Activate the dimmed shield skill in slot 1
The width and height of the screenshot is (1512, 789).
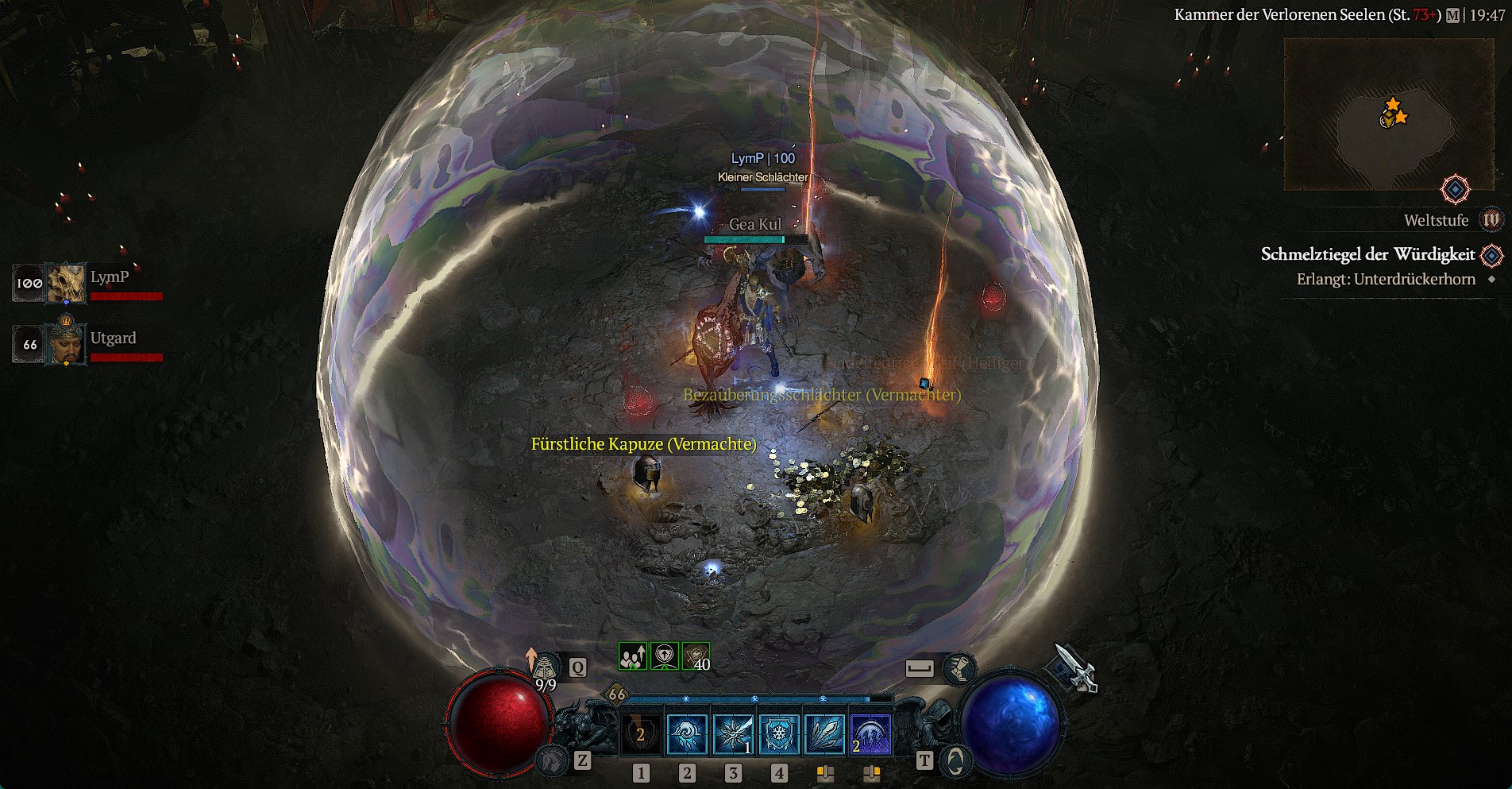(641, 733)
